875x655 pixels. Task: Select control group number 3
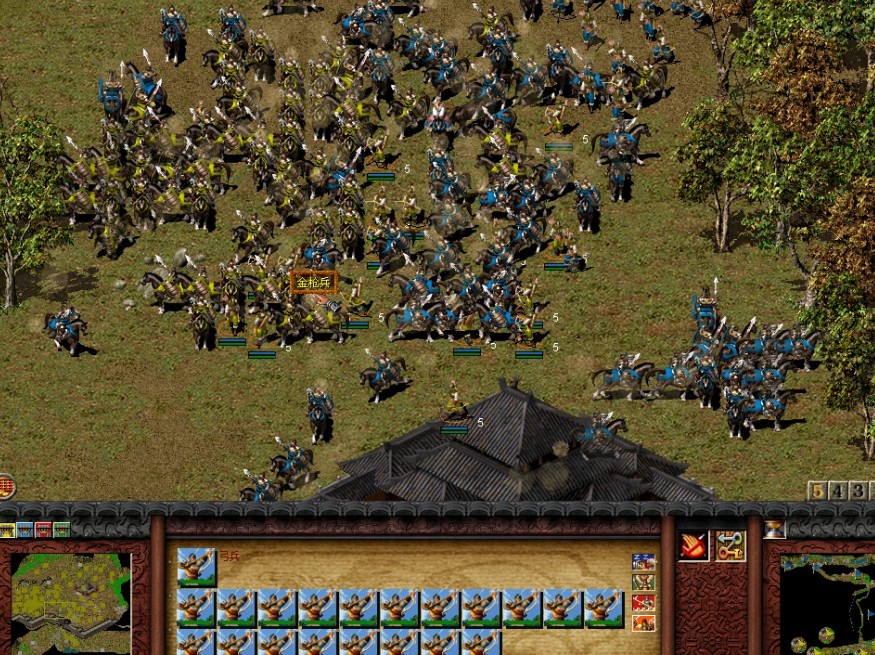tap(857, 491)
